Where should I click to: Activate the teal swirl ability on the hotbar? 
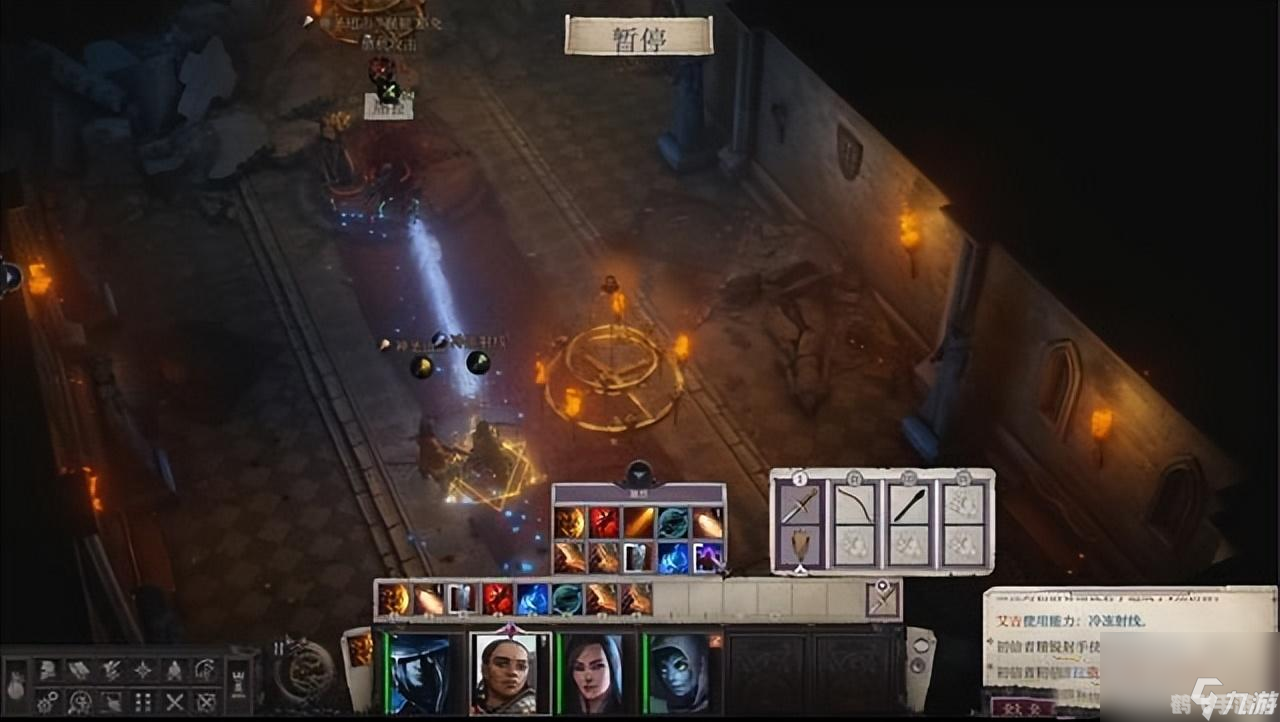(567, 599)
